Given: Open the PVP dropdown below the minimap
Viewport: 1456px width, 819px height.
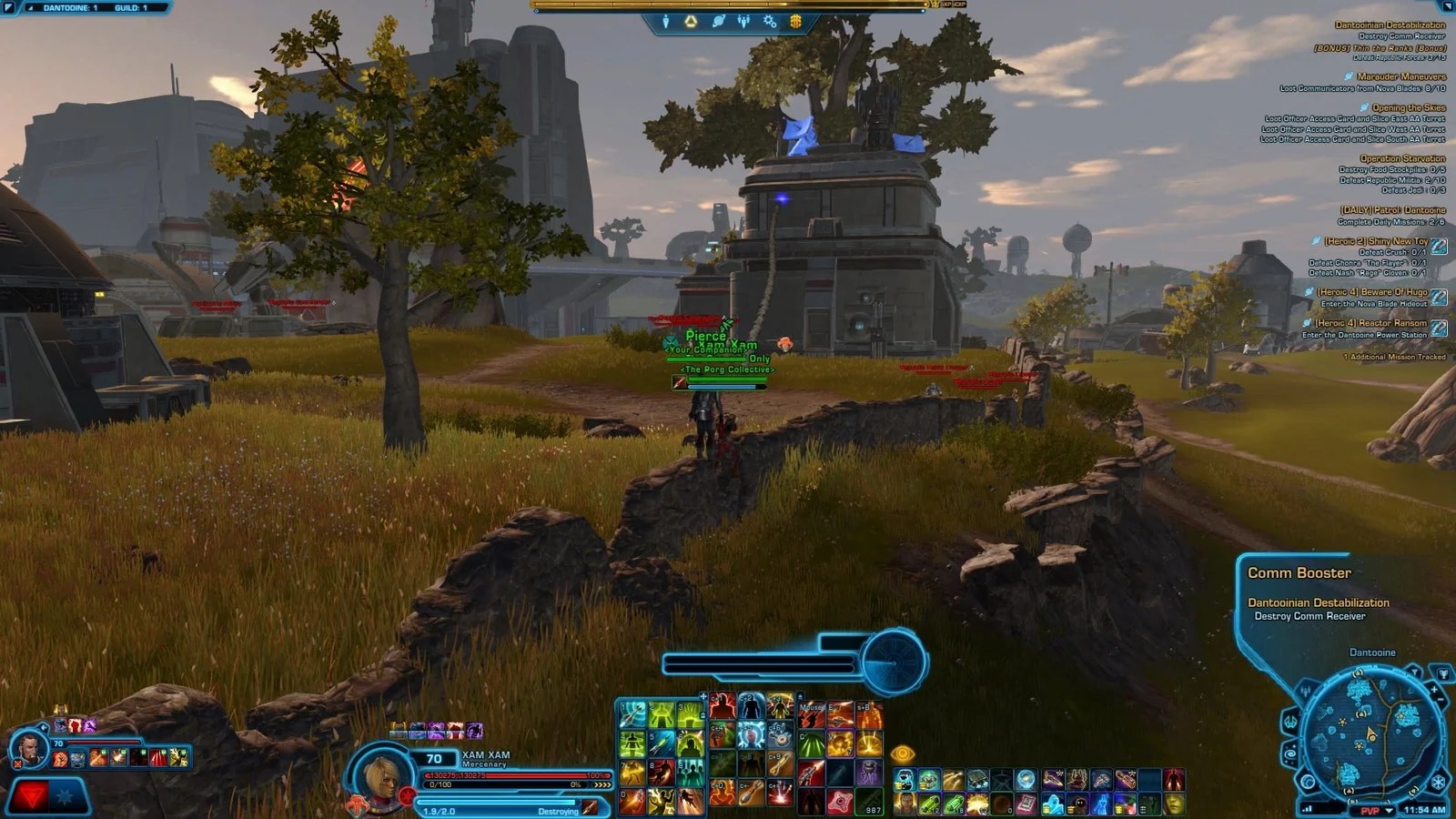Looking at the screenshot, I should (x=1373, y=810).
